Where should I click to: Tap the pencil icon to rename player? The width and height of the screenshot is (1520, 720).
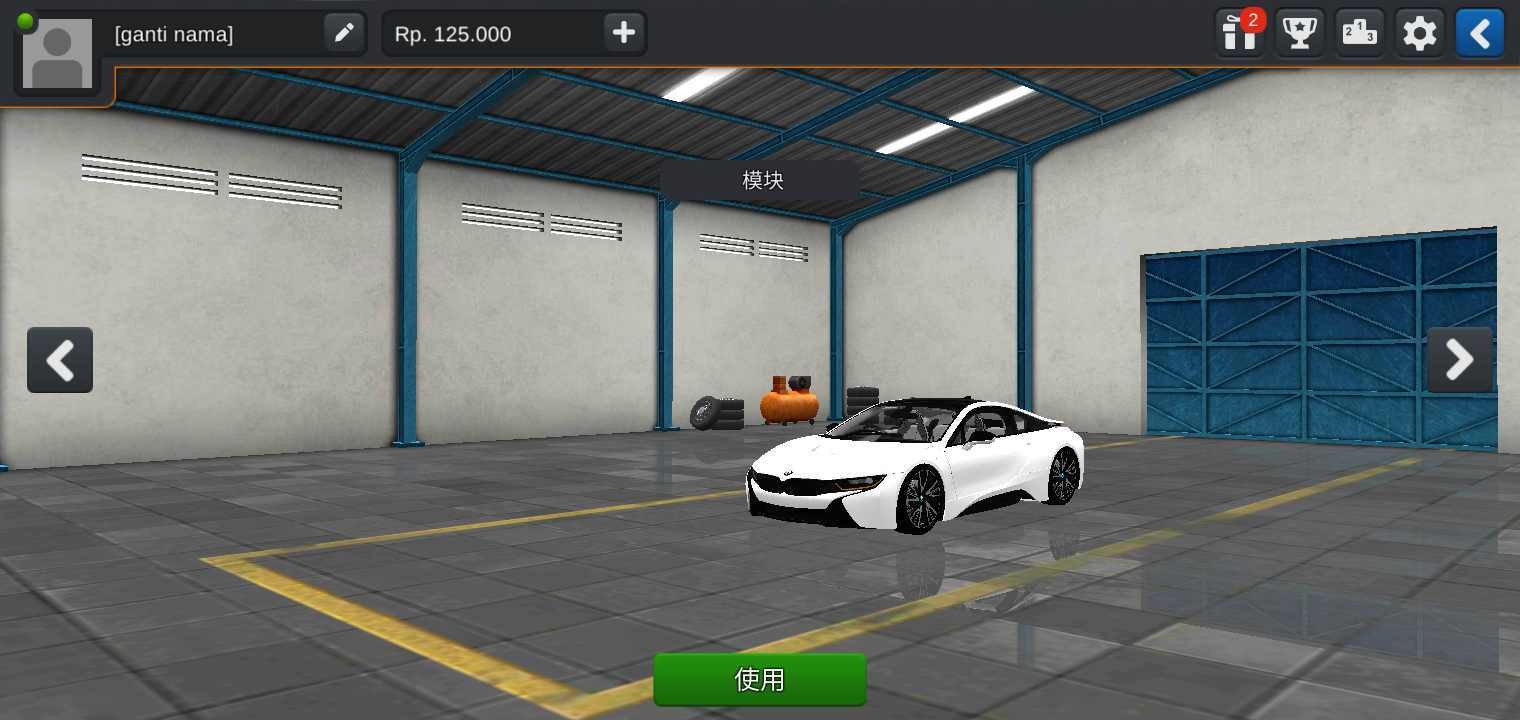tap(344, 33)
